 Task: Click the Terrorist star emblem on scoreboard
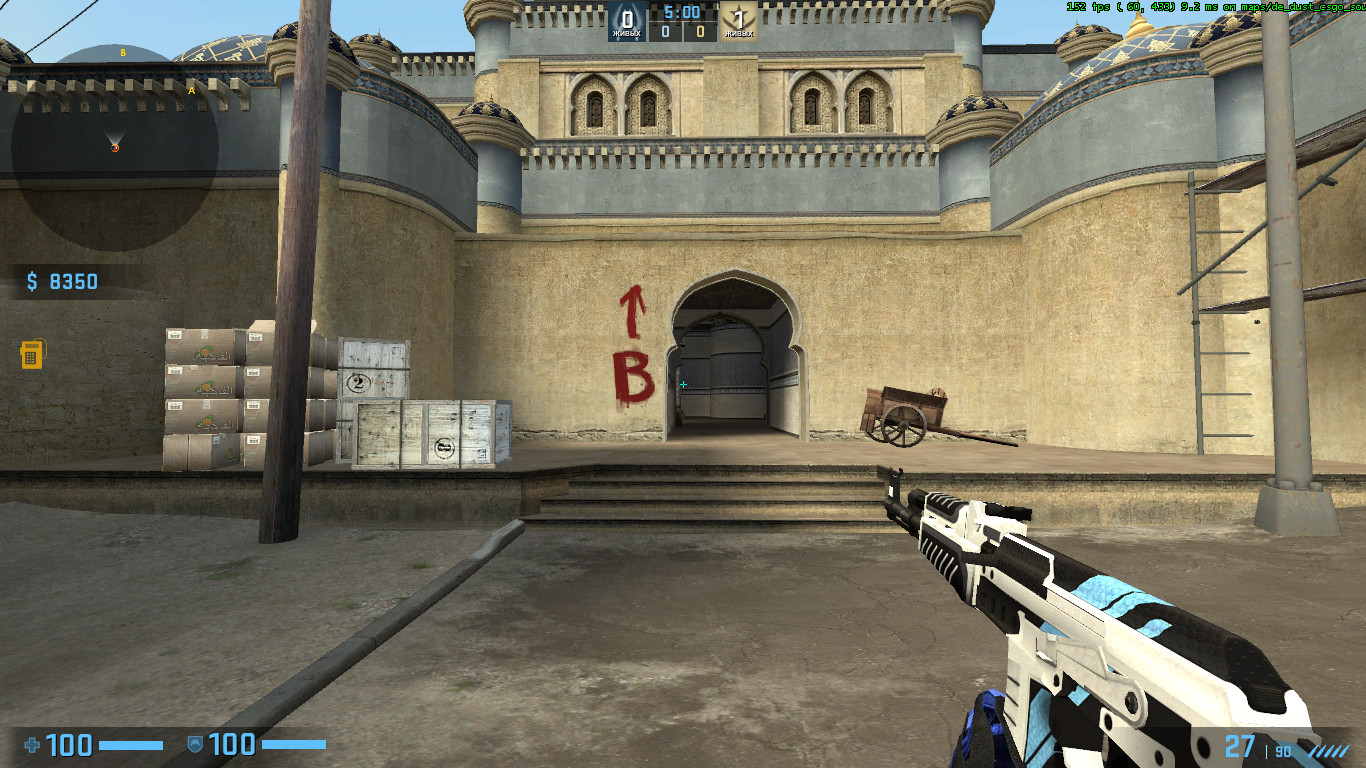[740, 16]
